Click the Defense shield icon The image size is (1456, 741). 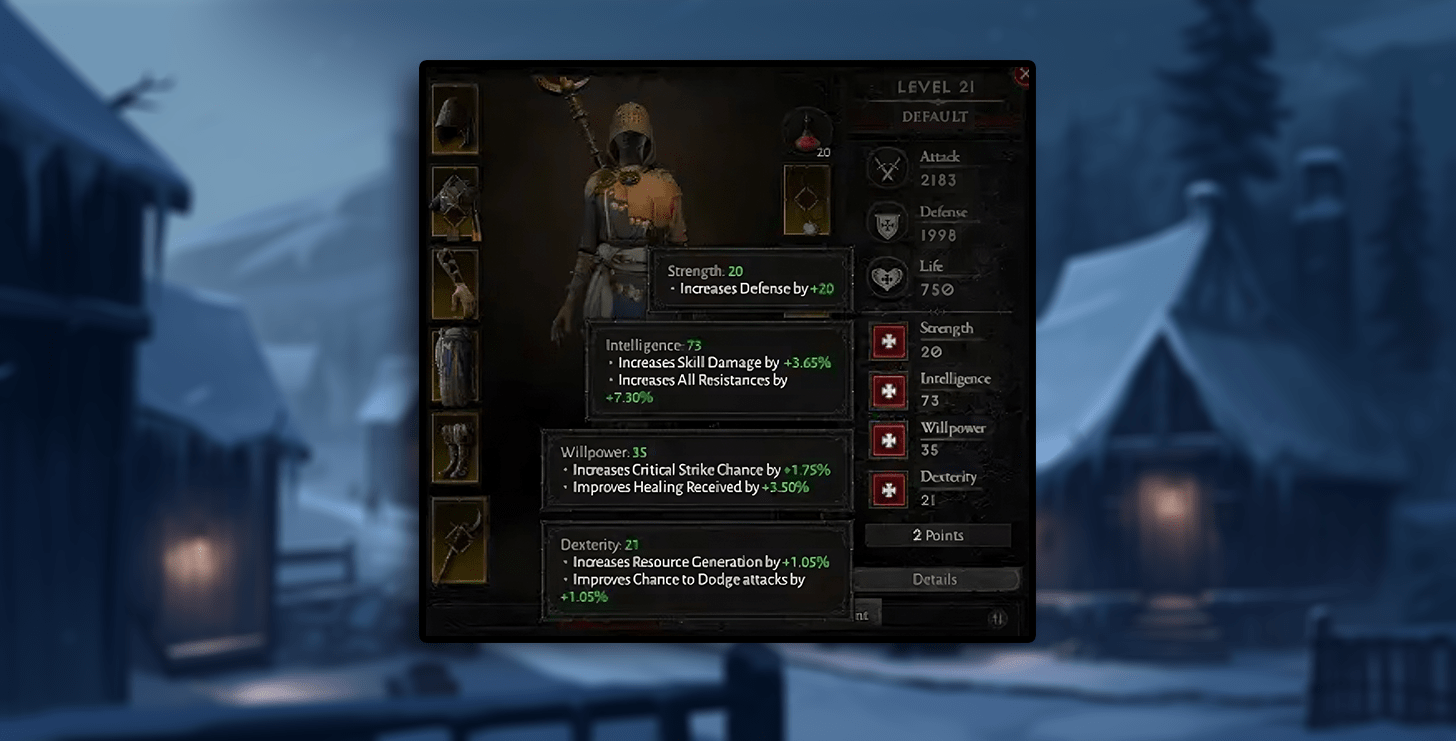click(x=887, y=224)
